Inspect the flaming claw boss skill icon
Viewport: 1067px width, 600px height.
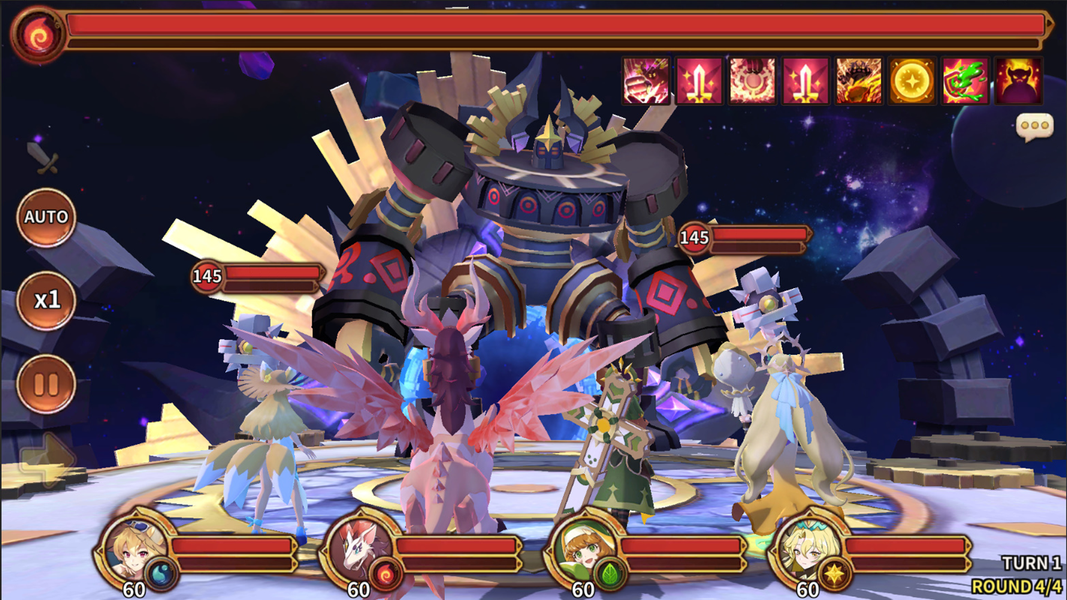(859, 81)
